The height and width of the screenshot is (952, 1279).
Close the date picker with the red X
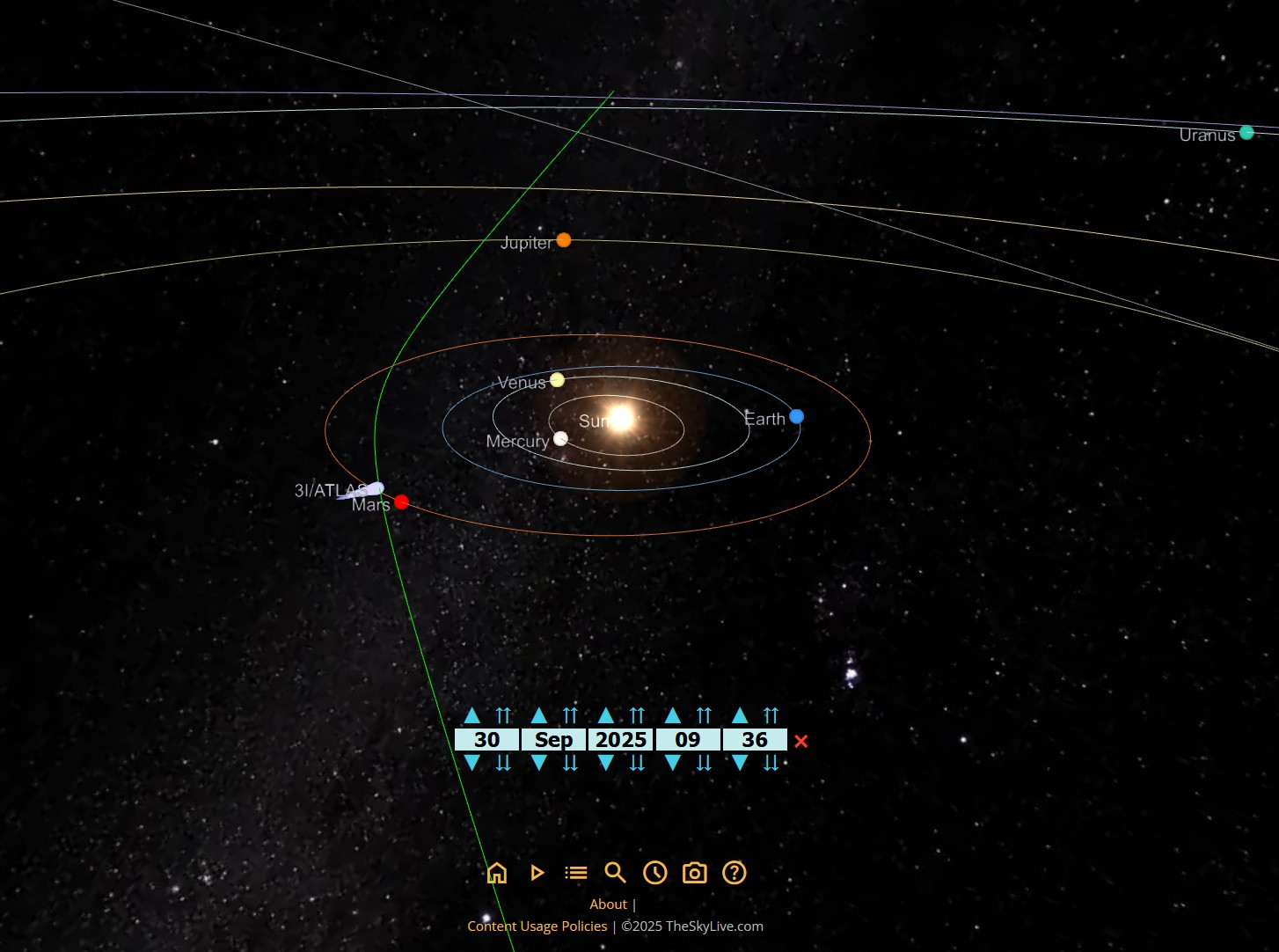800,741
